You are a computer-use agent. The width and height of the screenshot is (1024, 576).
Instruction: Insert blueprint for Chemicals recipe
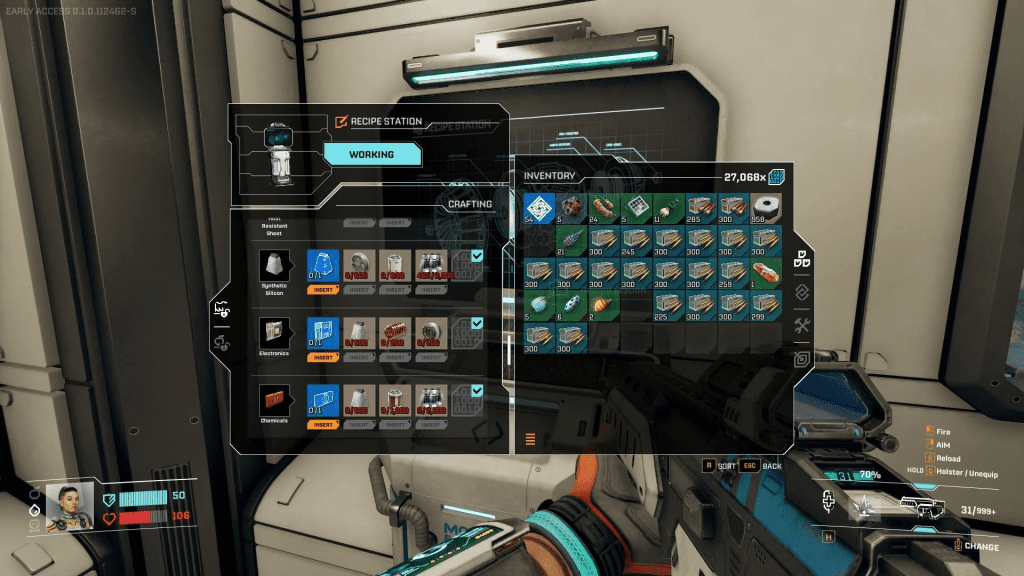pos(322,424)
